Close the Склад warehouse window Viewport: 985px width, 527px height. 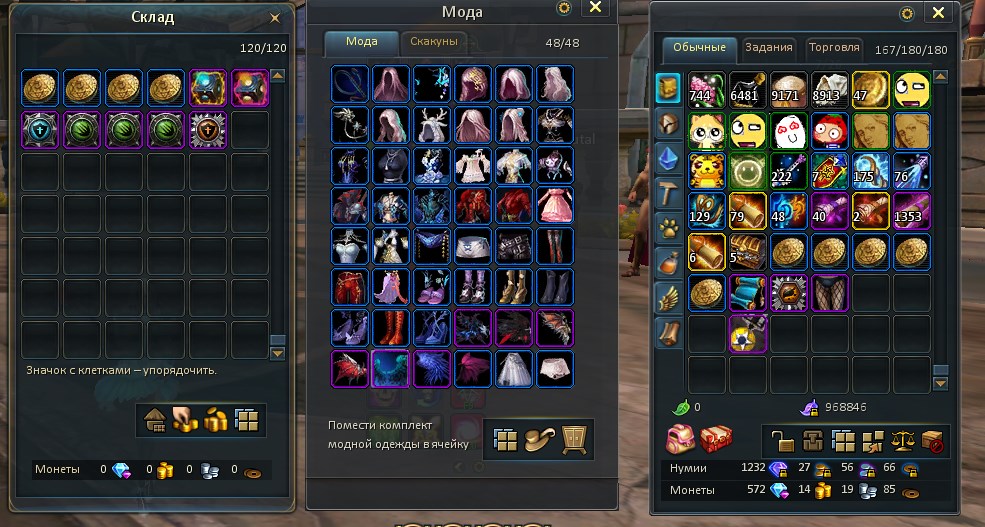275,18
